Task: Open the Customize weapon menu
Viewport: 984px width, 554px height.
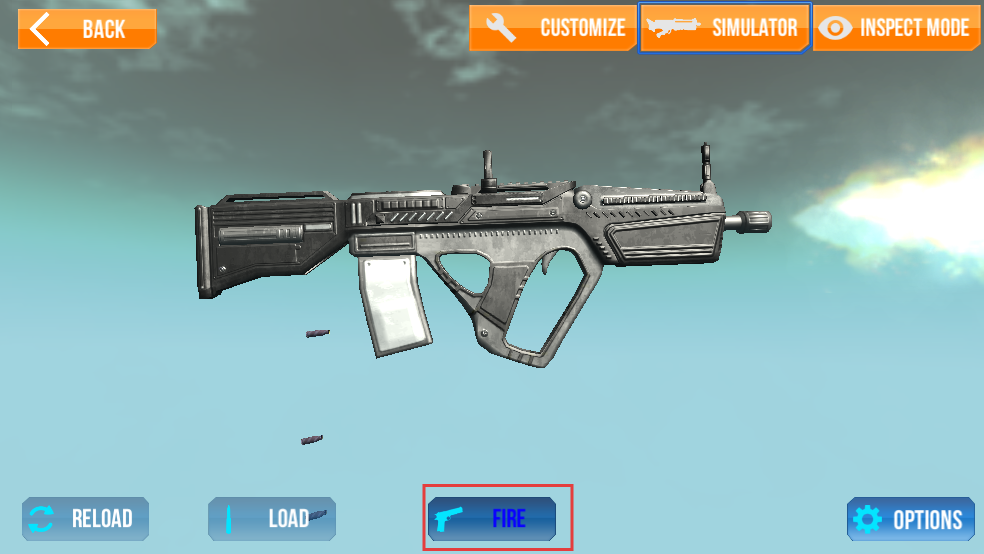Action: click(x=553, y=28)
